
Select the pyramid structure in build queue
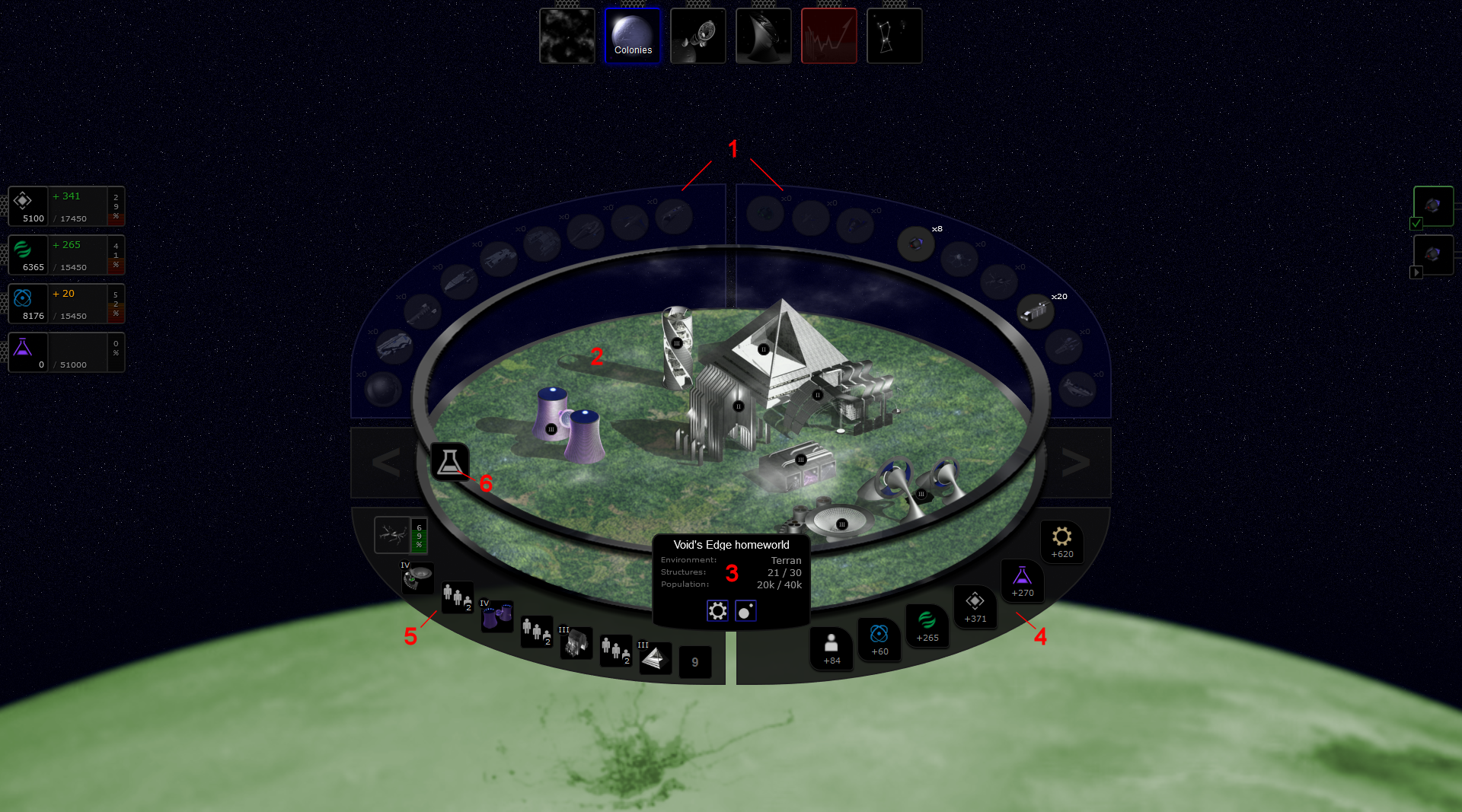(x=655, y=659)
